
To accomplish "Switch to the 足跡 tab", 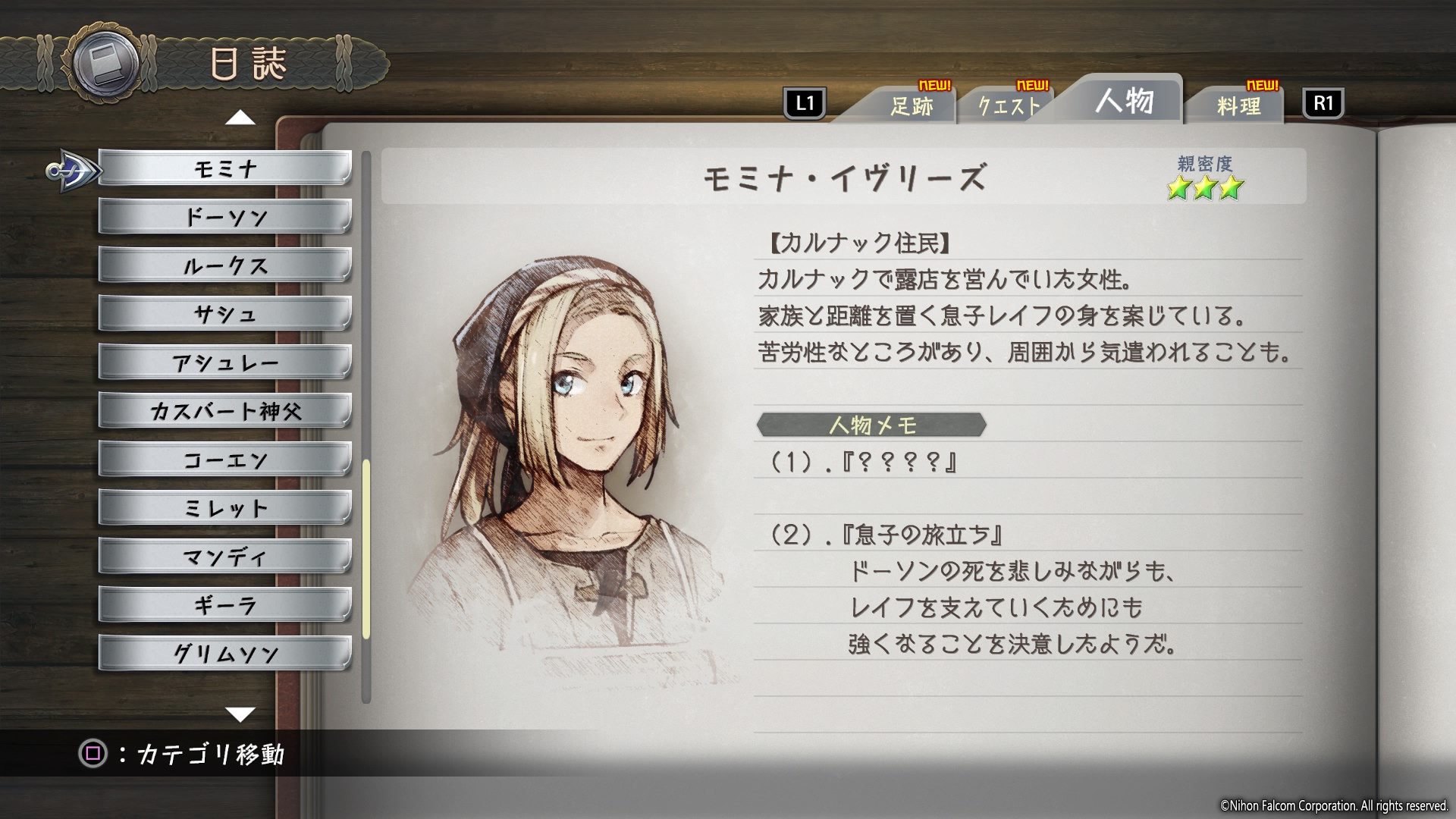I will (x=911, y=106).
